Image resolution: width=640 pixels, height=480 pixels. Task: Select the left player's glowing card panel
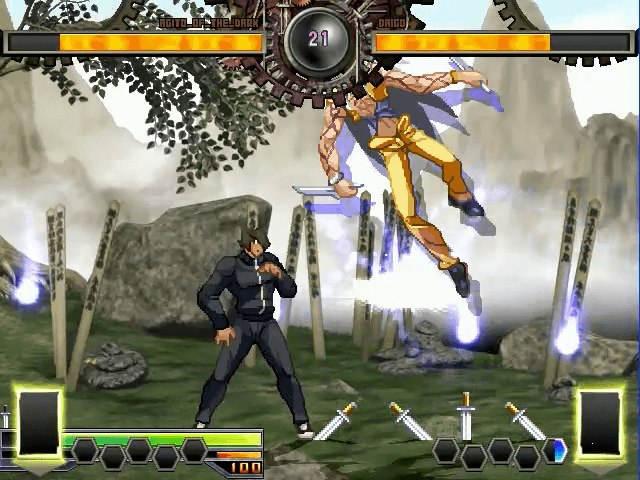pyautogui.click(x=39, y=423)
